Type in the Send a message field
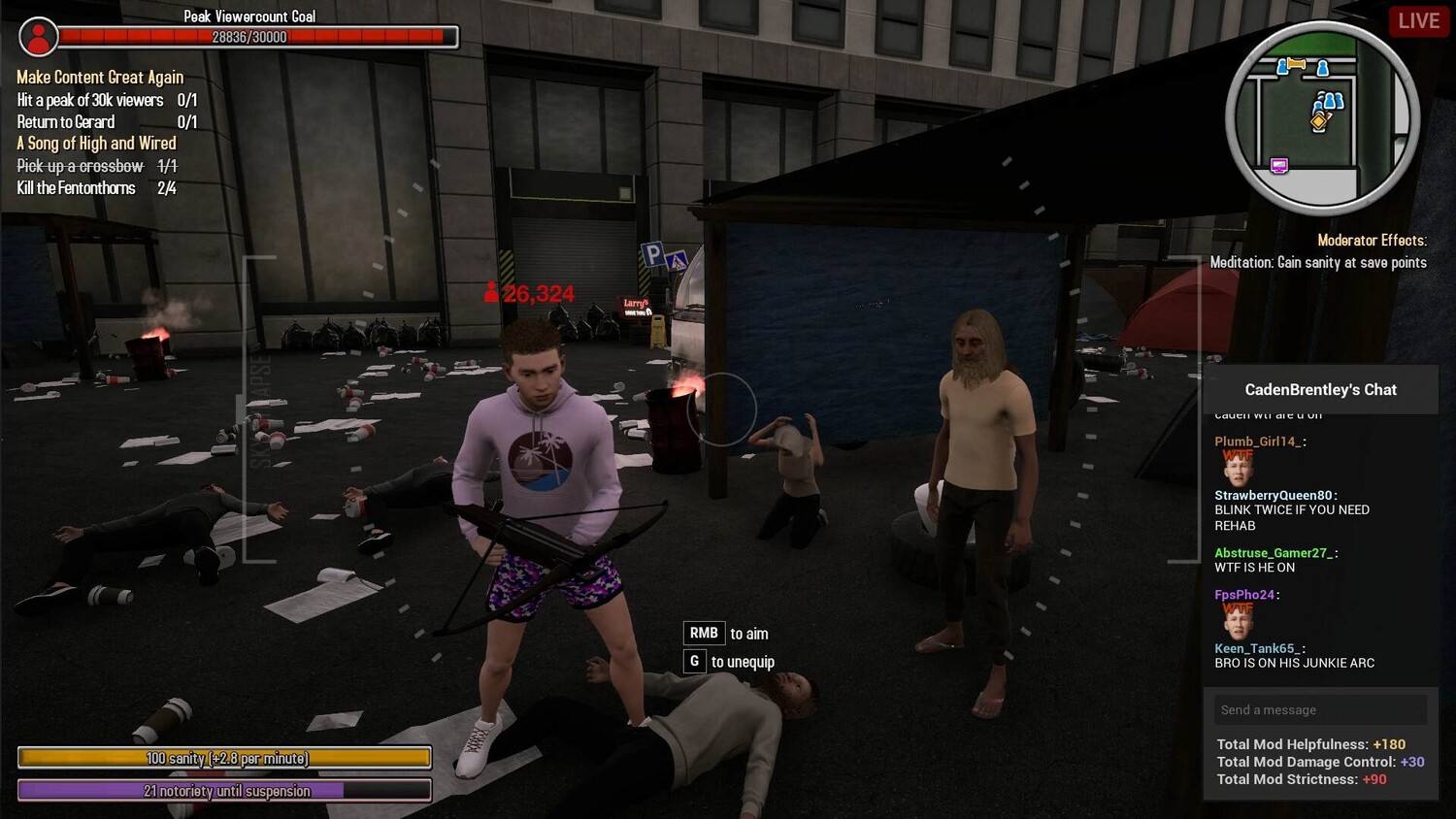Image resolution: width=1456 pixels, height=819 pixels. click(1320, 710)
